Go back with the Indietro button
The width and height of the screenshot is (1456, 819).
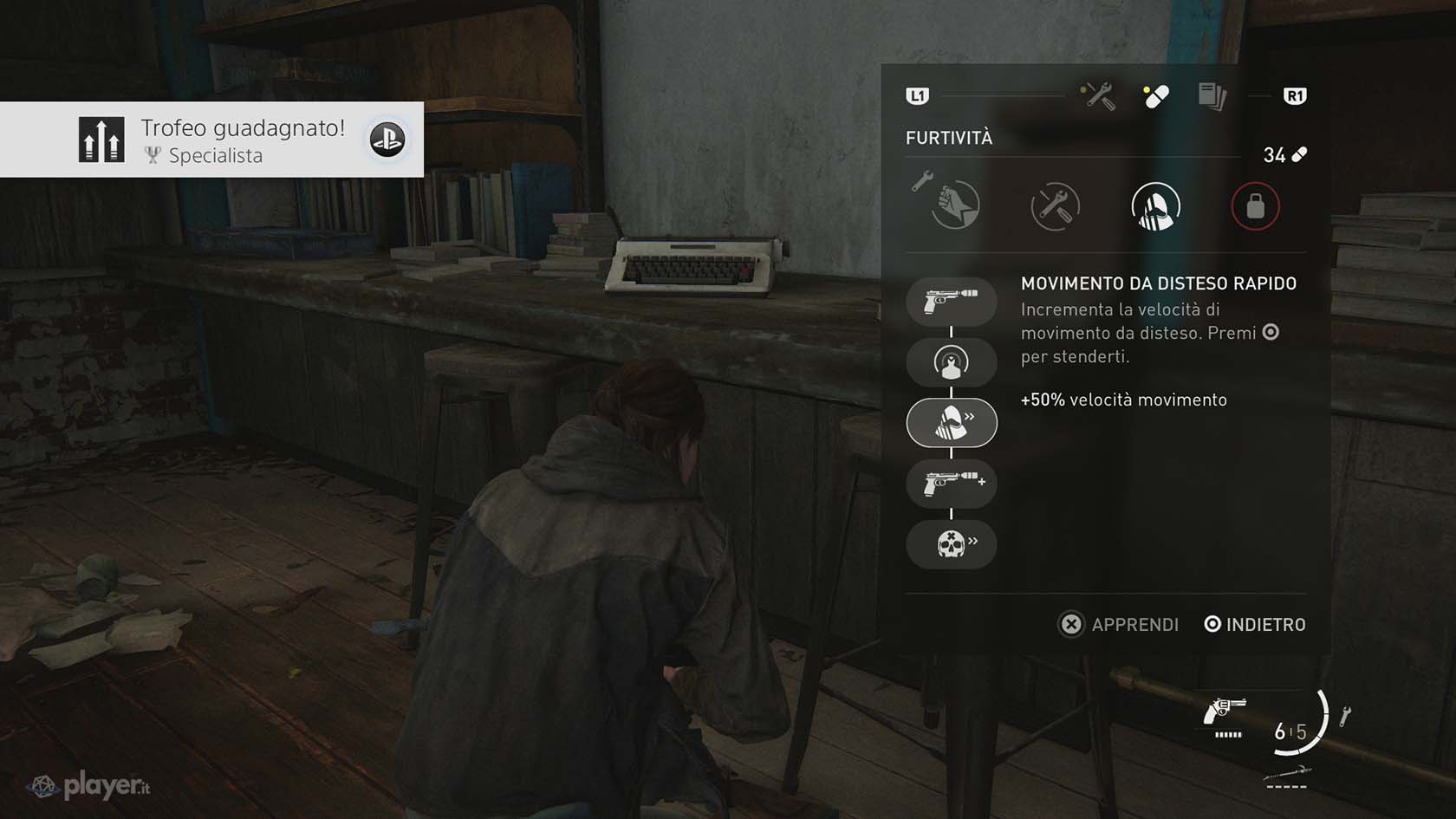pos(1255,624)
